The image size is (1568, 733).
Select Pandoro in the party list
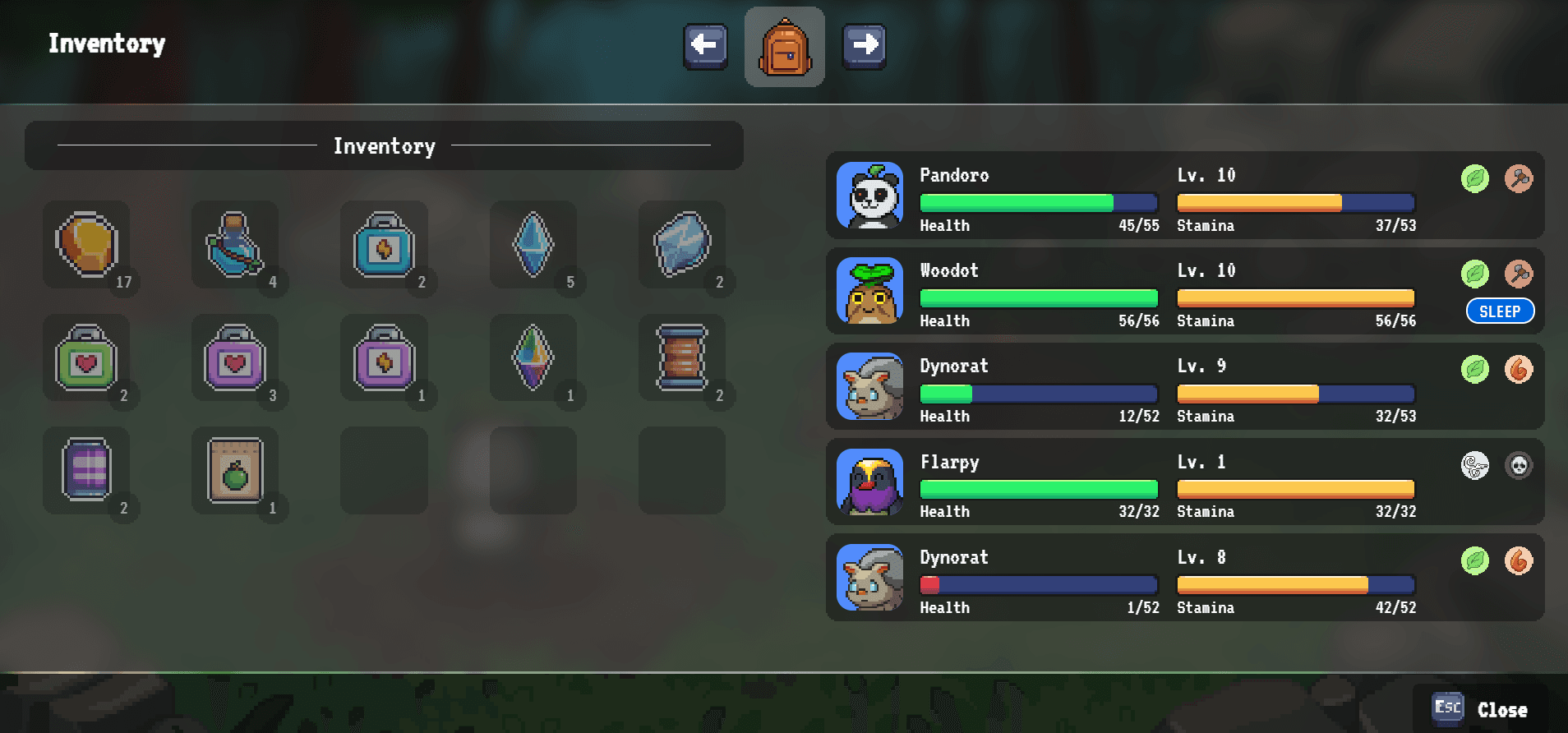[x=1184, y=196]
